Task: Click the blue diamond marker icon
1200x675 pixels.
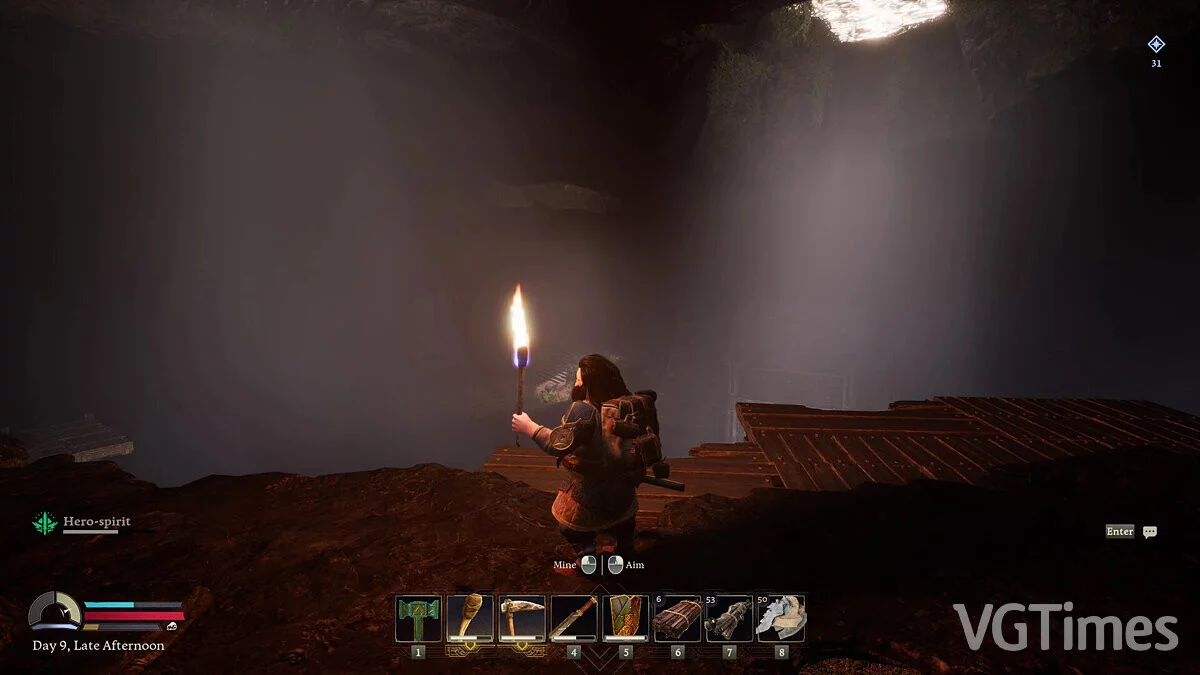Action: pos(1156,44)
